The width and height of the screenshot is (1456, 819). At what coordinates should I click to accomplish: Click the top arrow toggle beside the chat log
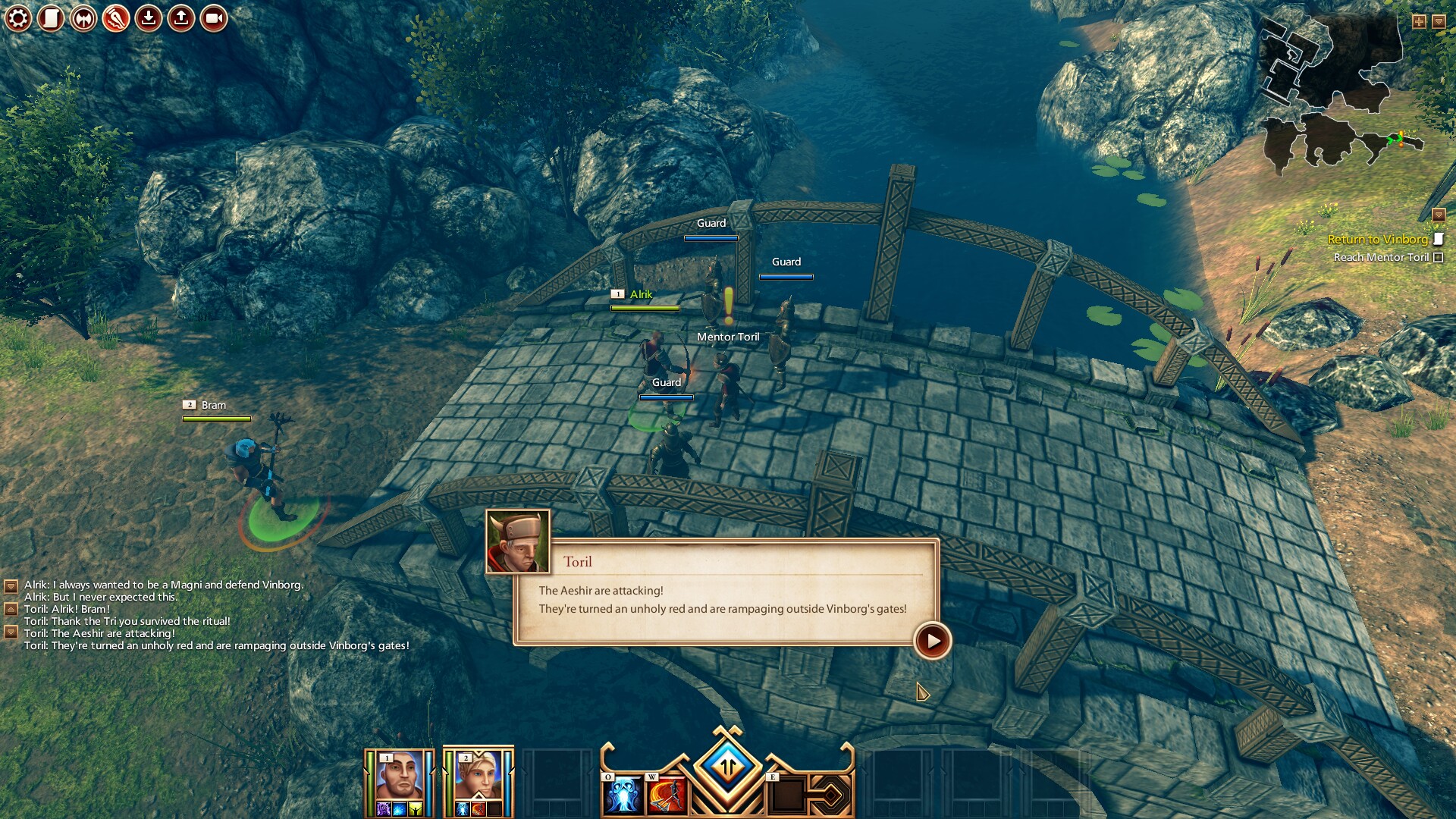(x=11, y=586)
